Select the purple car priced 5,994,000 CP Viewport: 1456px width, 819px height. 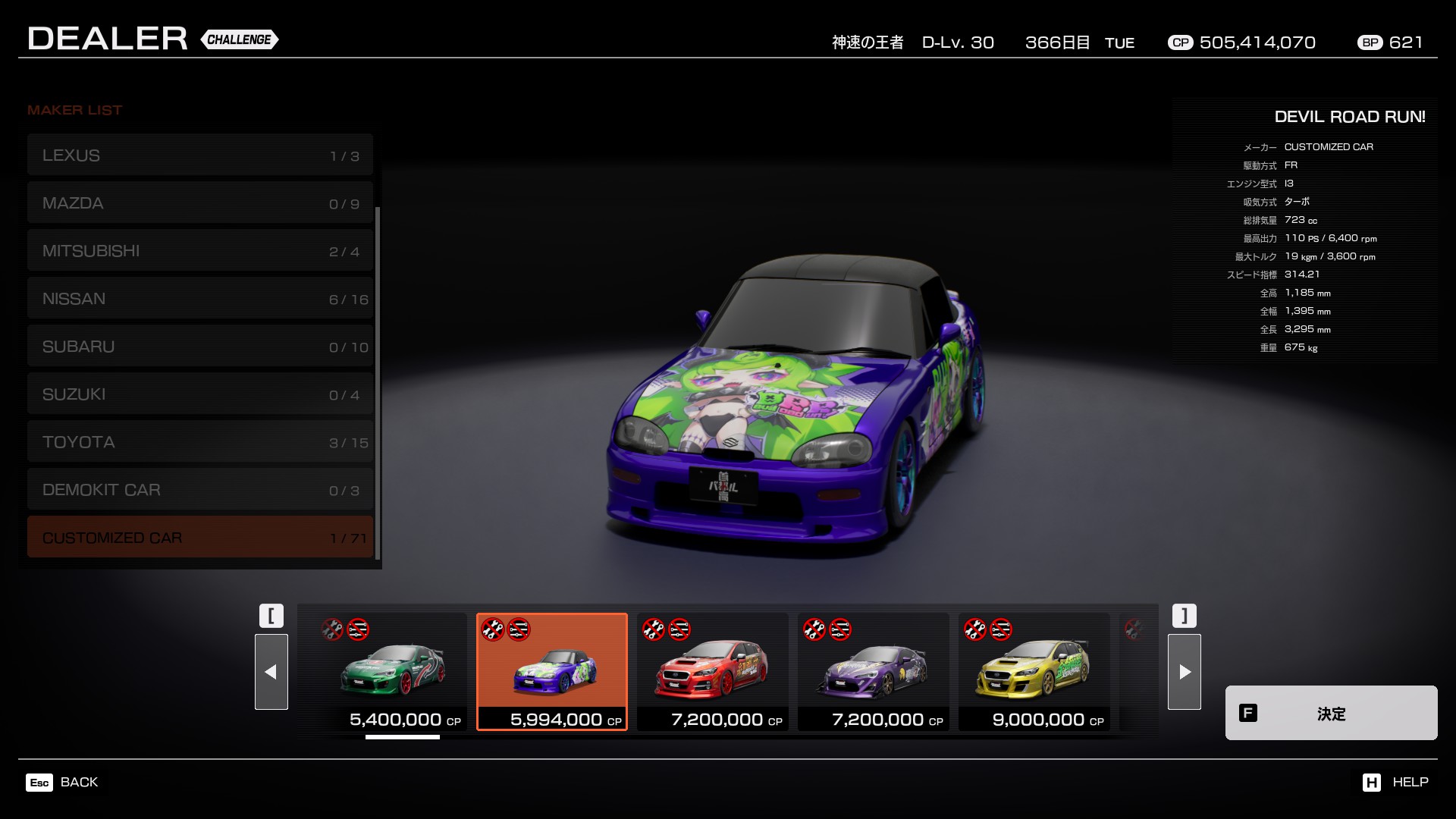(552, 671)
